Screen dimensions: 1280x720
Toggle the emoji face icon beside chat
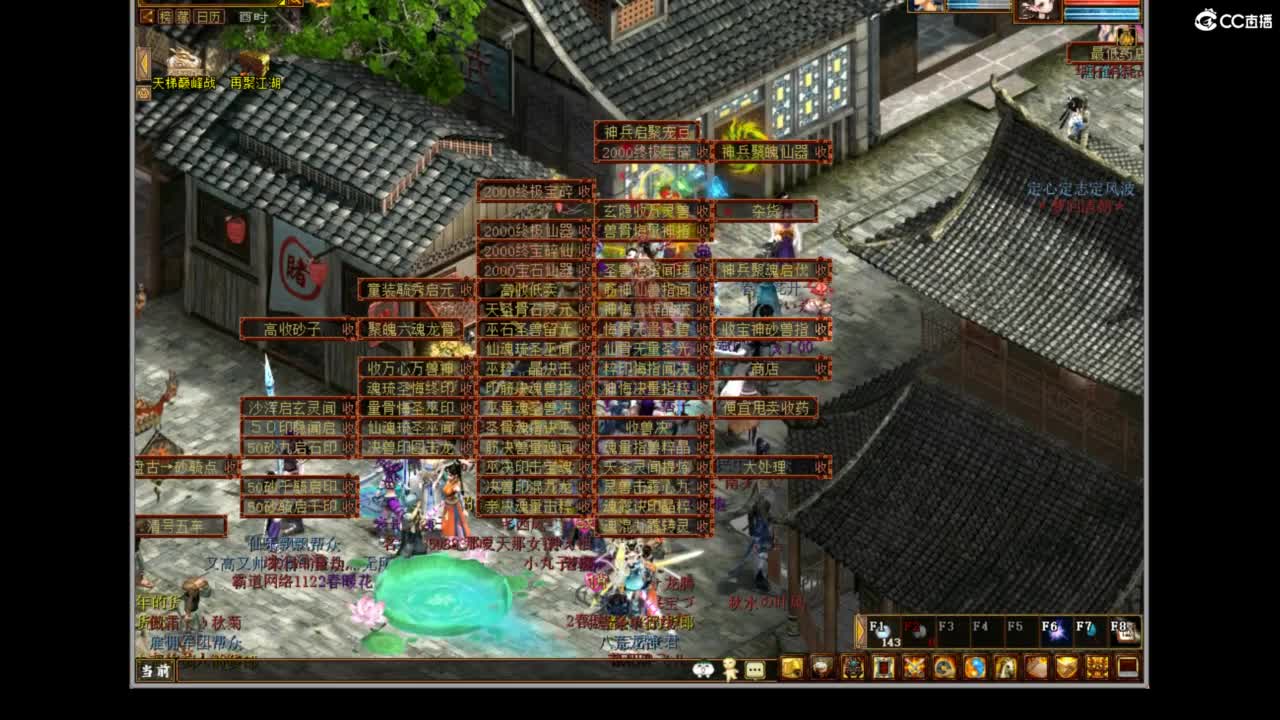703,668
